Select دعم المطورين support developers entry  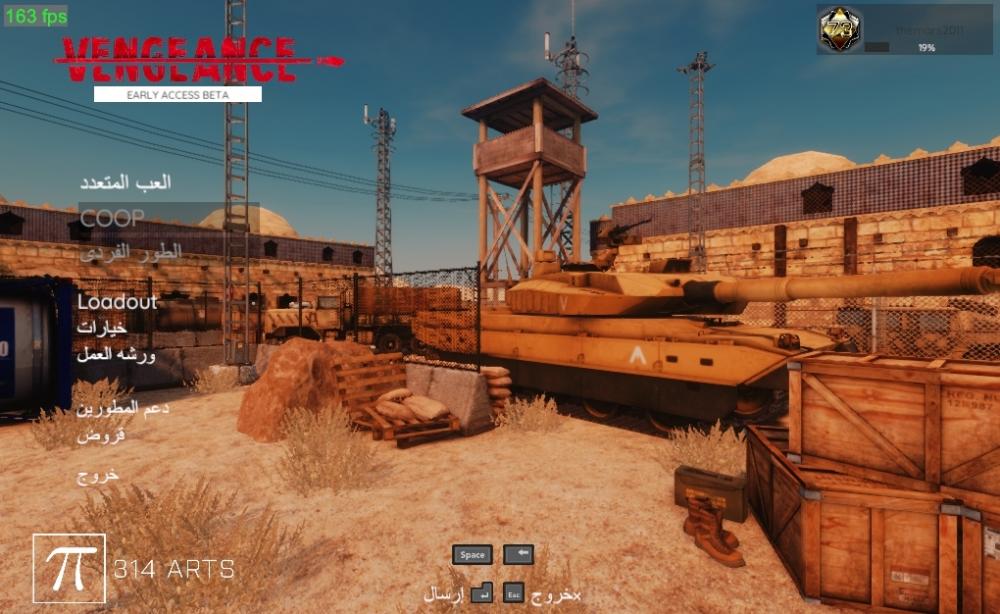[122, 408]
